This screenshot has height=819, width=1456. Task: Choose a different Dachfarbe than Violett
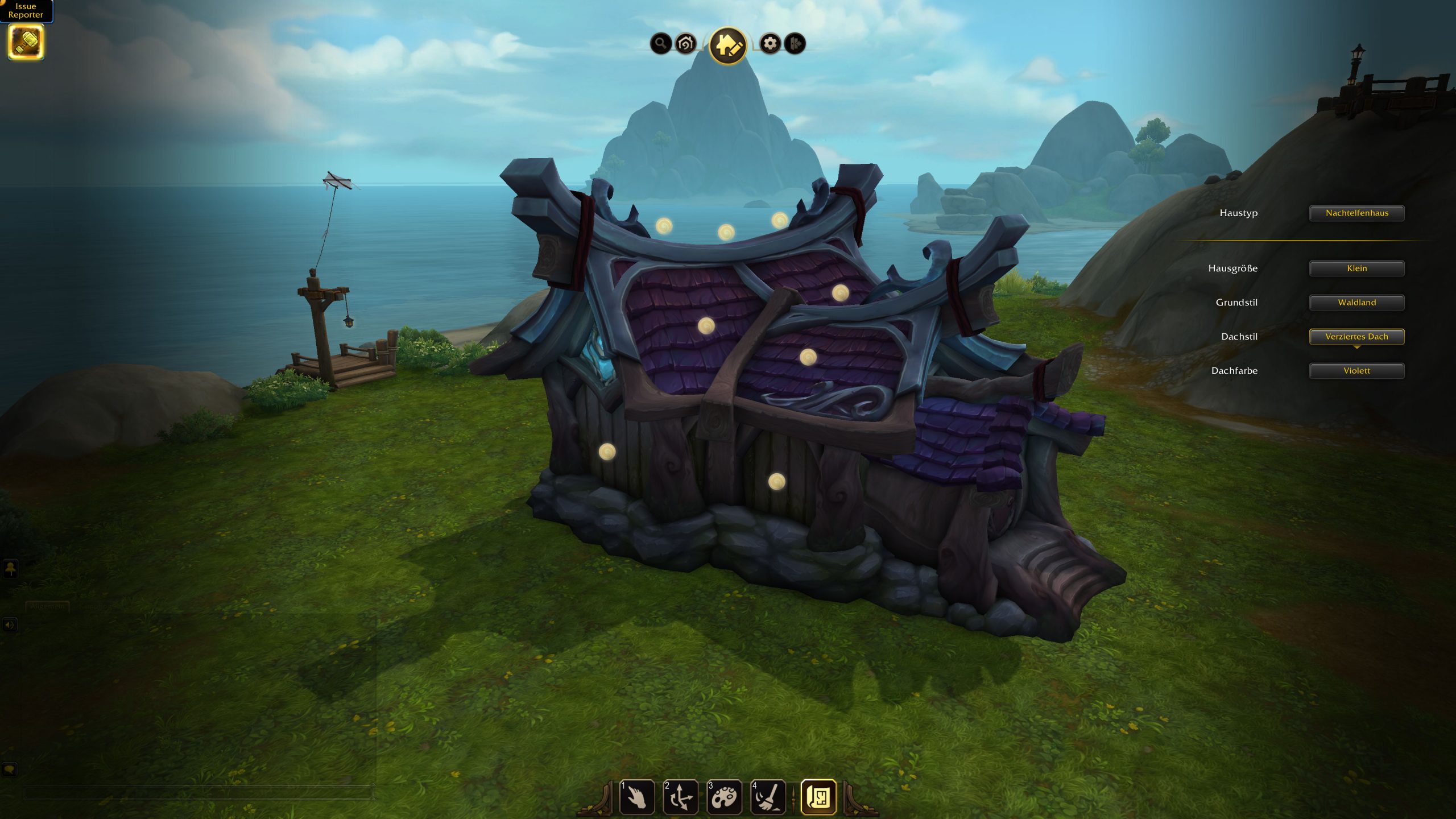[x=1356, y=371]
